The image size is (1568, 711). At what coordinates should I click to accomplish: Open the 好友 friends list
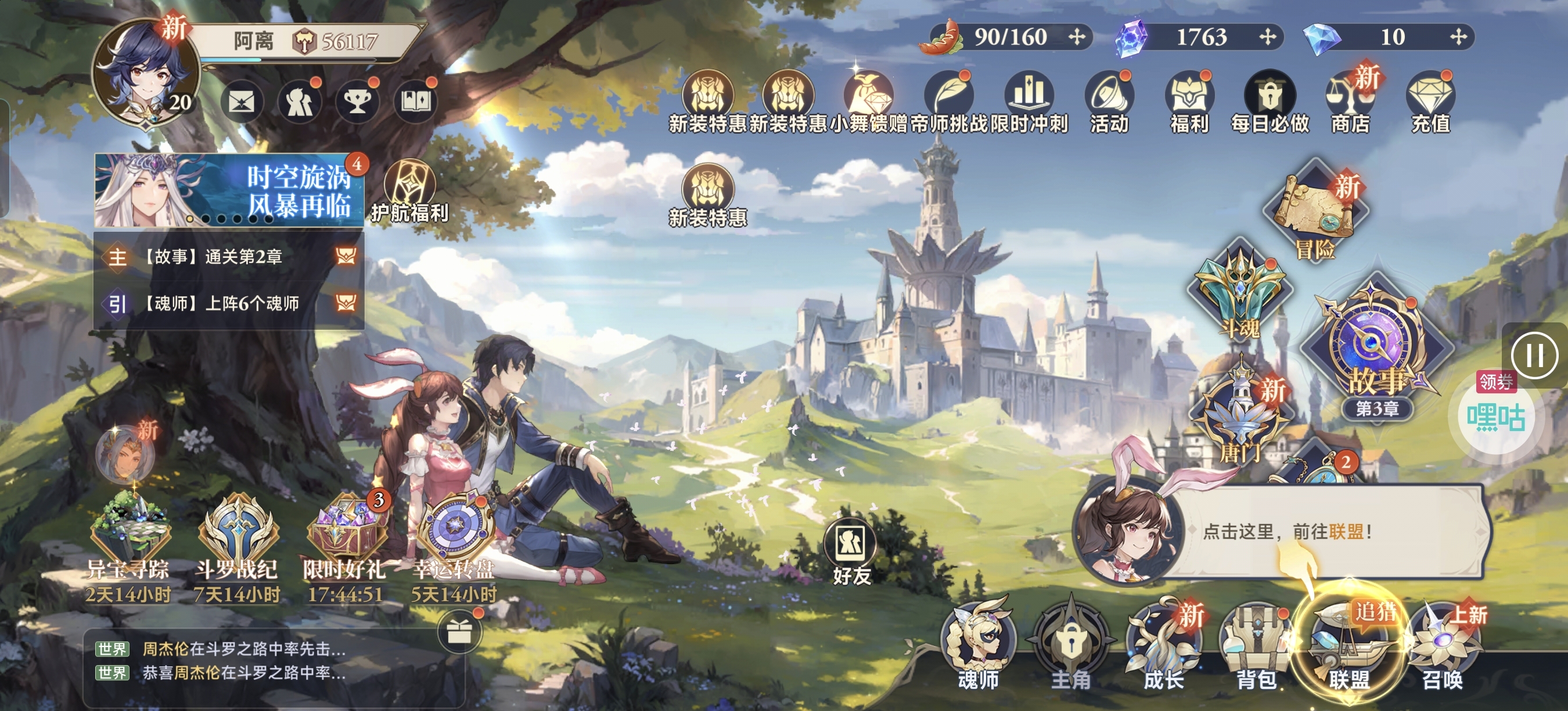[x=850, y=551]
